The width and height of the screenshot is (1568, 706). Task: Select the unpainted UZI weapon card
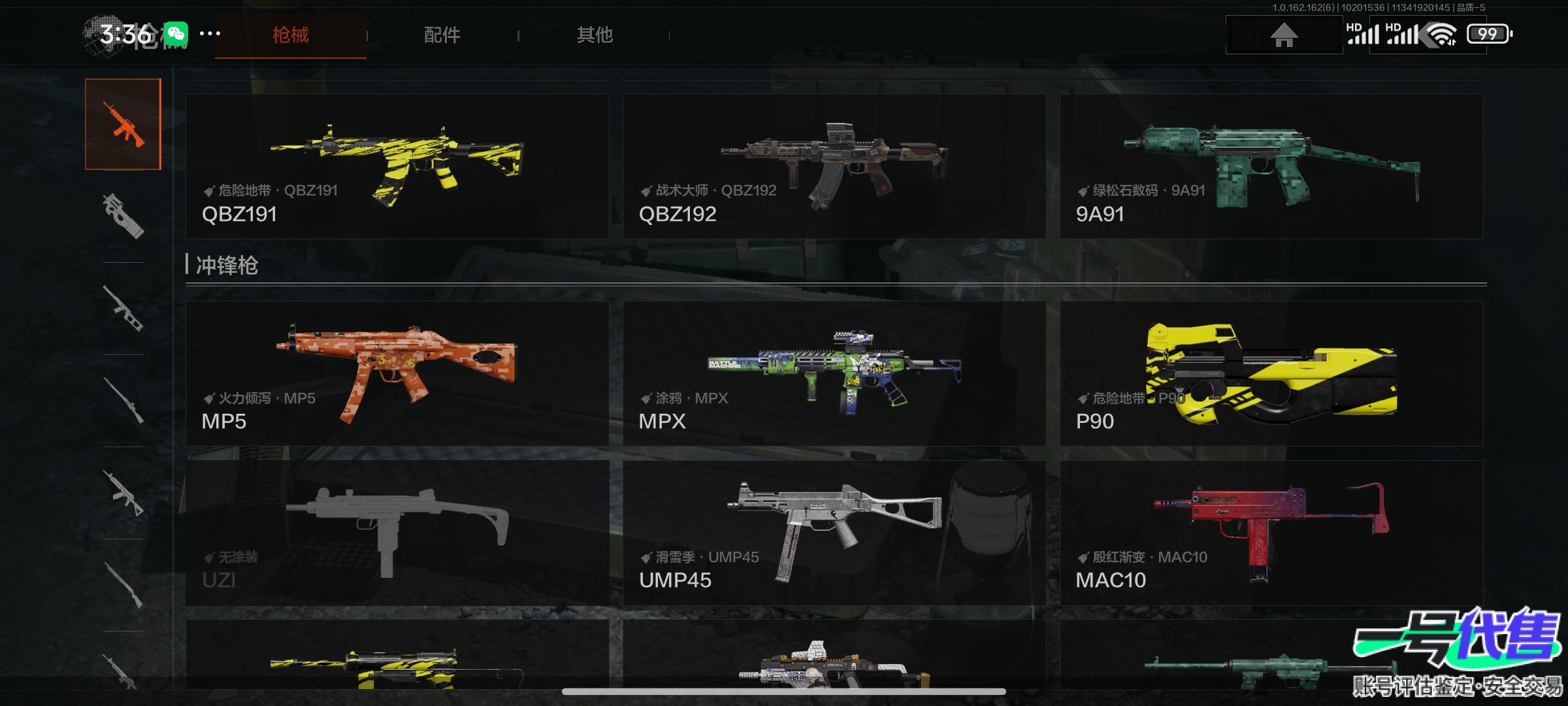click(397, 533)
